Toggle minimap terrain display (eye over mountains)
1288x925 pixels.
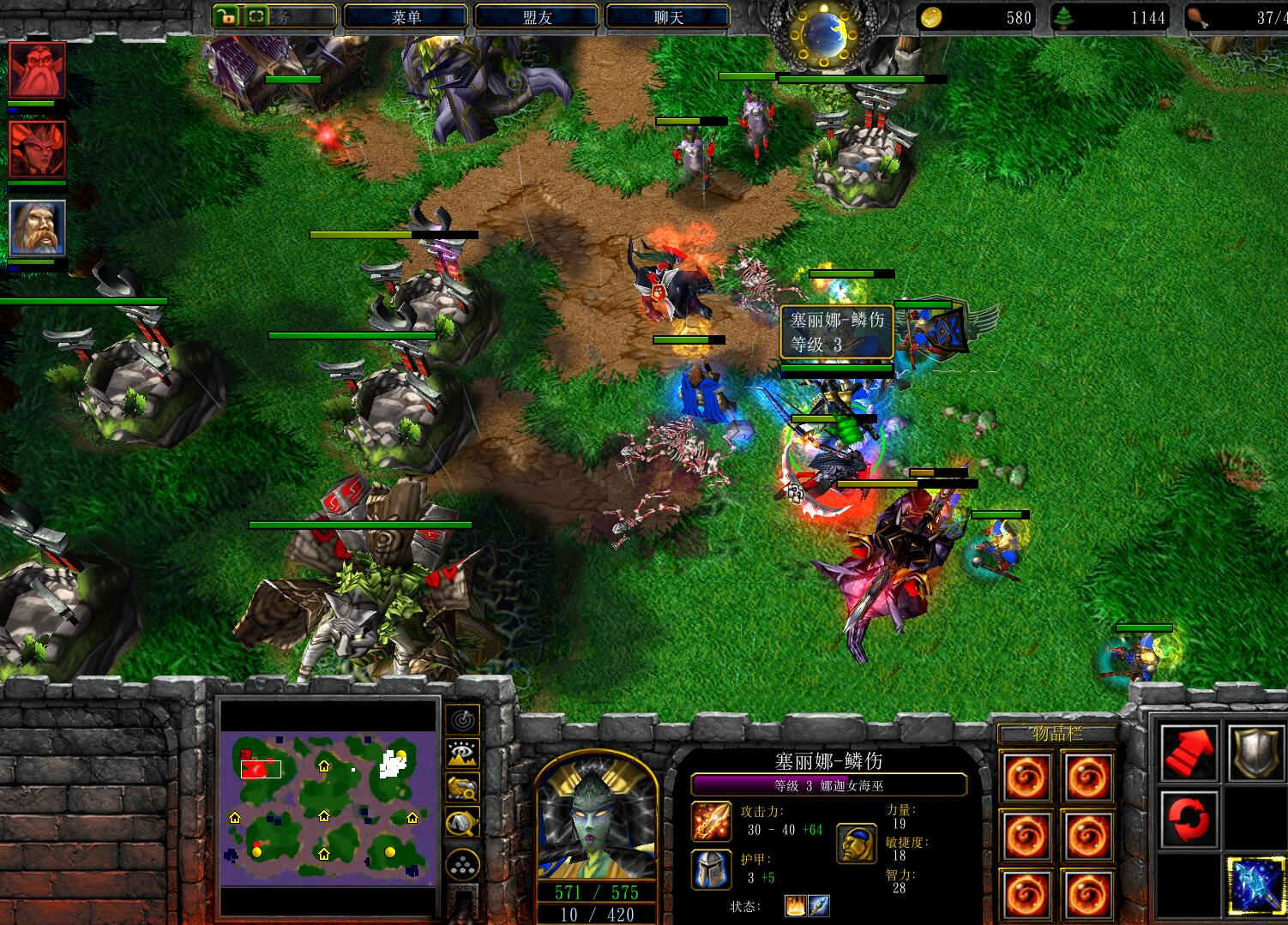463,754
